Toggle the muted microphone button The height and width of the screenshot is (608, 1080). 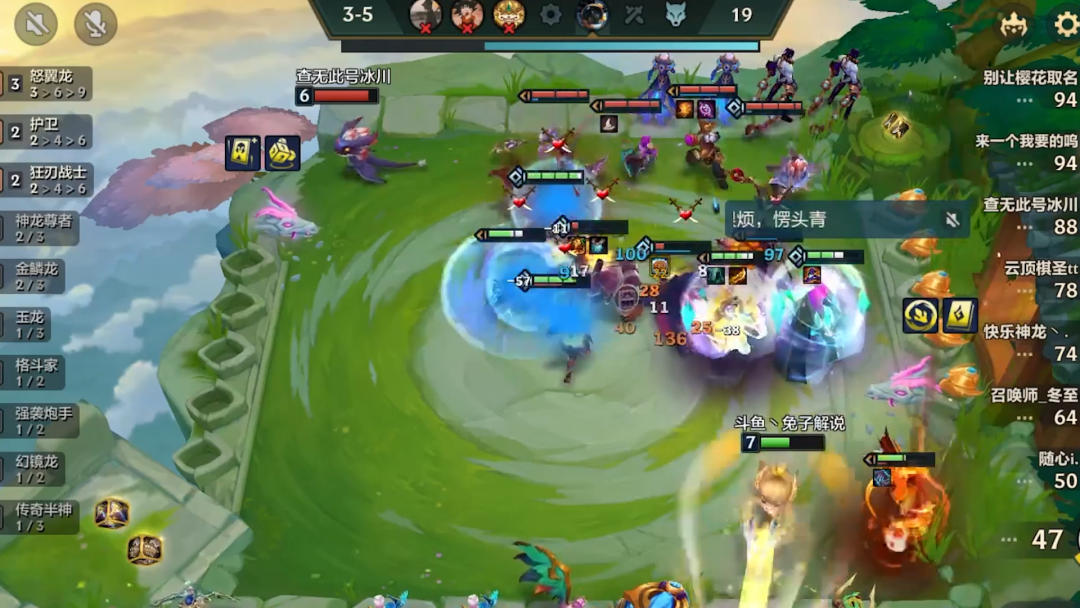[95, 24]
